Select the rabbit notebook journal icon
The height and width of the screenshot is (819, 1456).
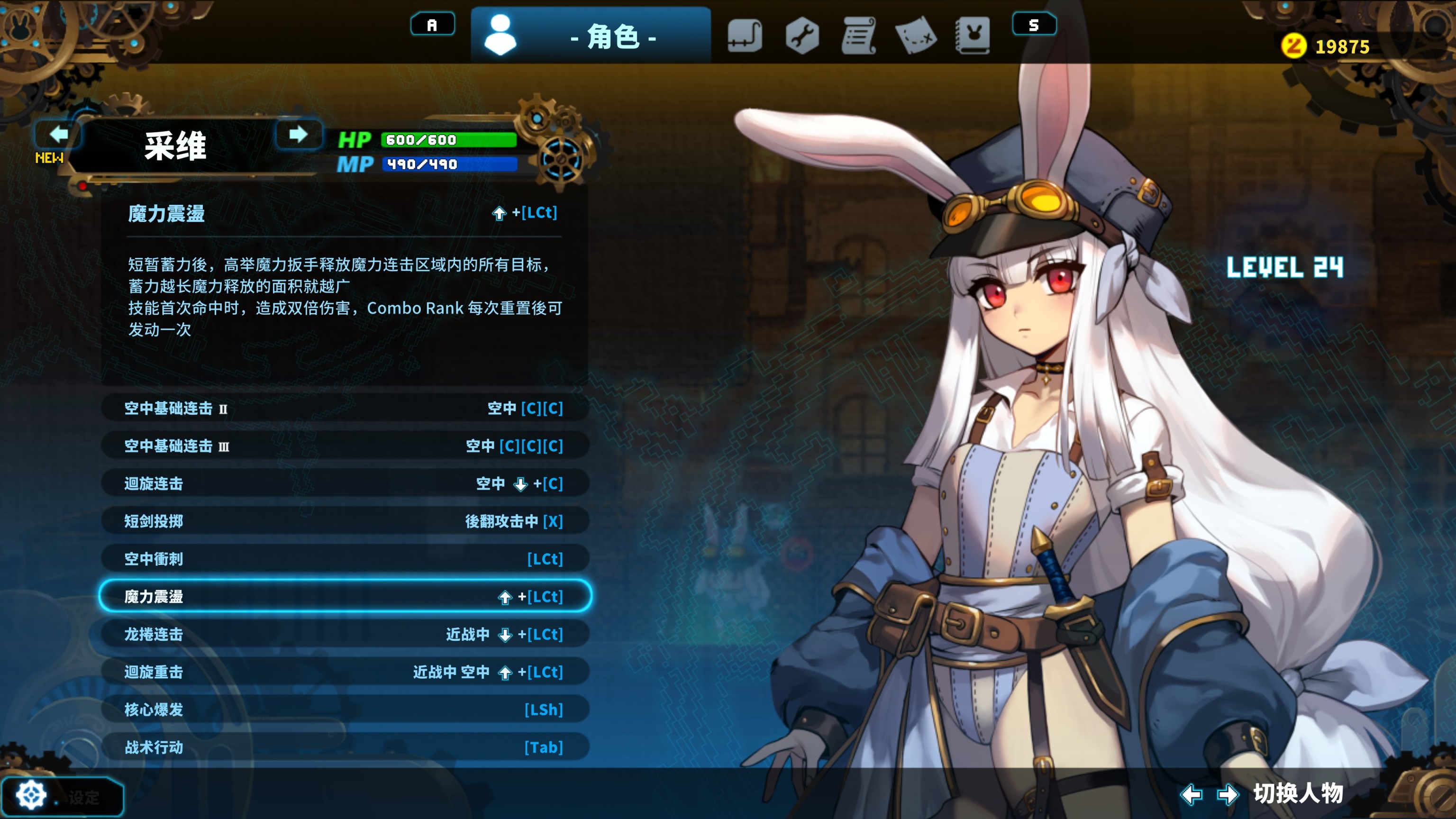tap(975, 37)
